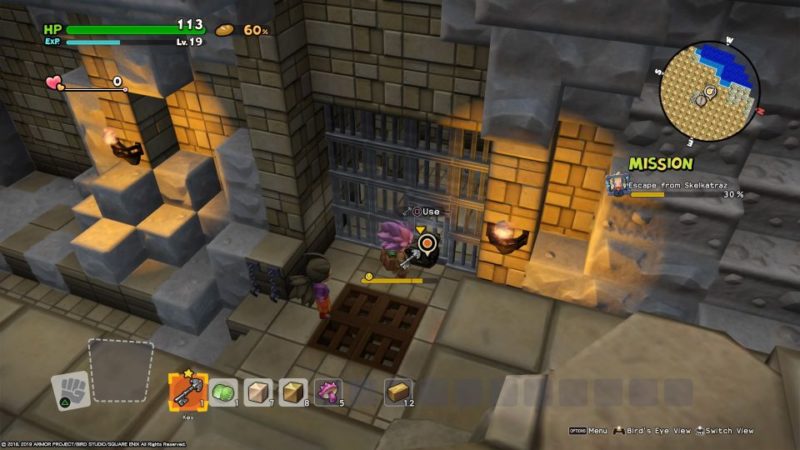Choose the tan block with count 8
Viewport: 800px width, 450px height.
click(293, 392)
